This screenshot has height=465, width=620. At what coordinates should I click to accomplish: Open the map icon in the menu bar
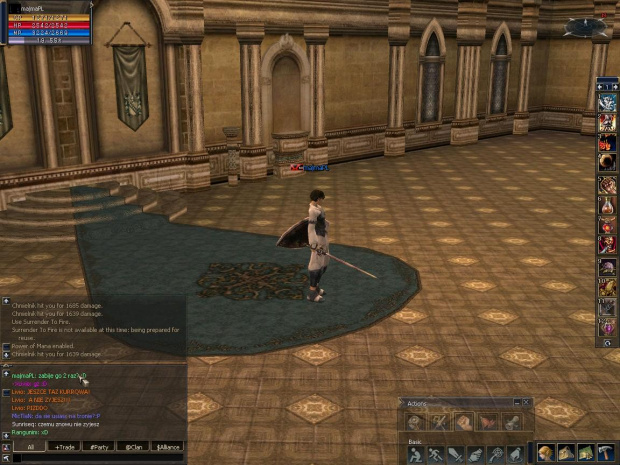pyautogui.click(x=586, y=454)
